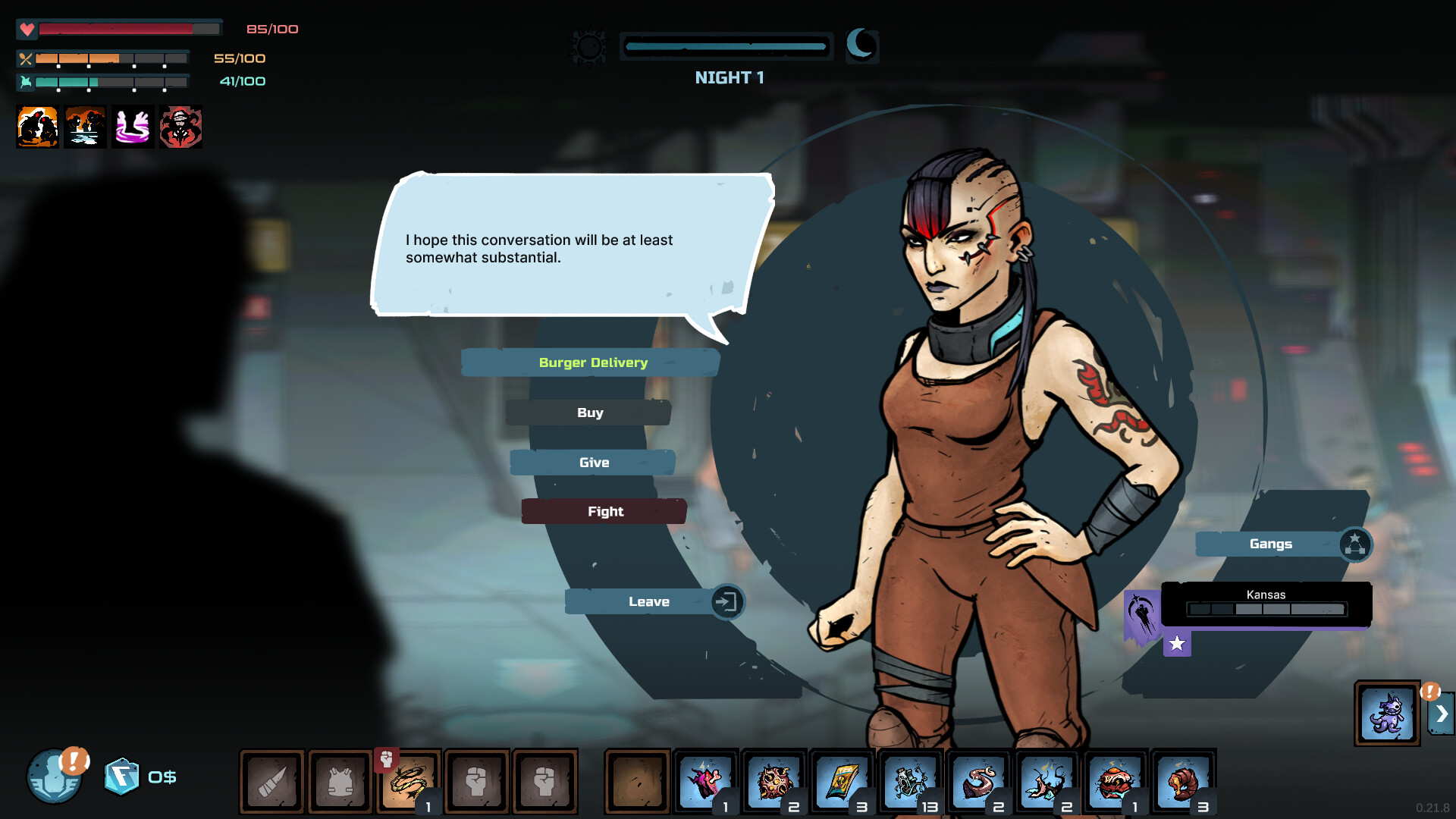The width and height of the screenshot is (1456, 819).
Task: Select the purple creature companion portrait
Action: coord(1387,714)
